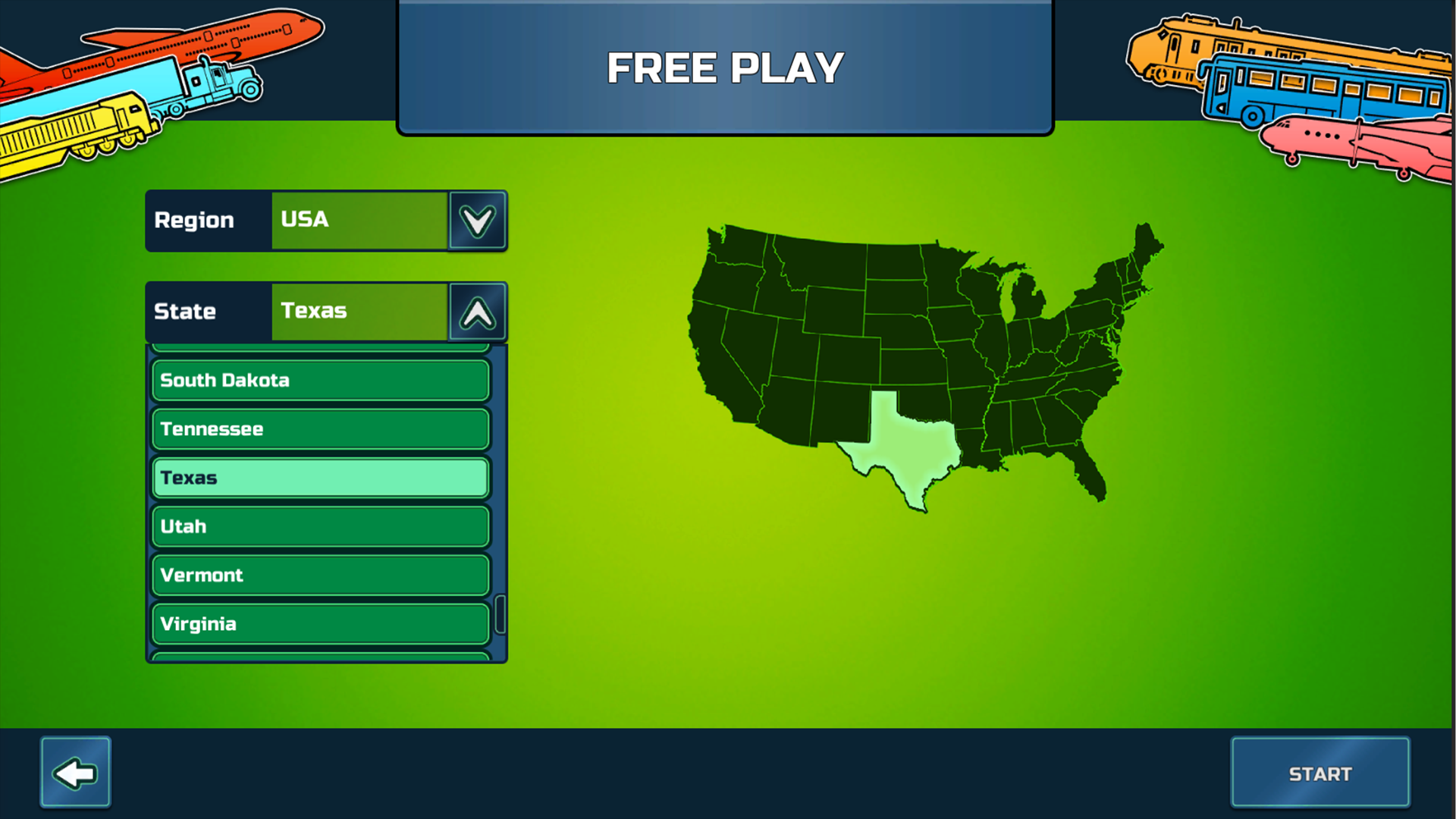1456x819 pixels.
Task: Select Vermont from the state list
Action: point(319,575)
